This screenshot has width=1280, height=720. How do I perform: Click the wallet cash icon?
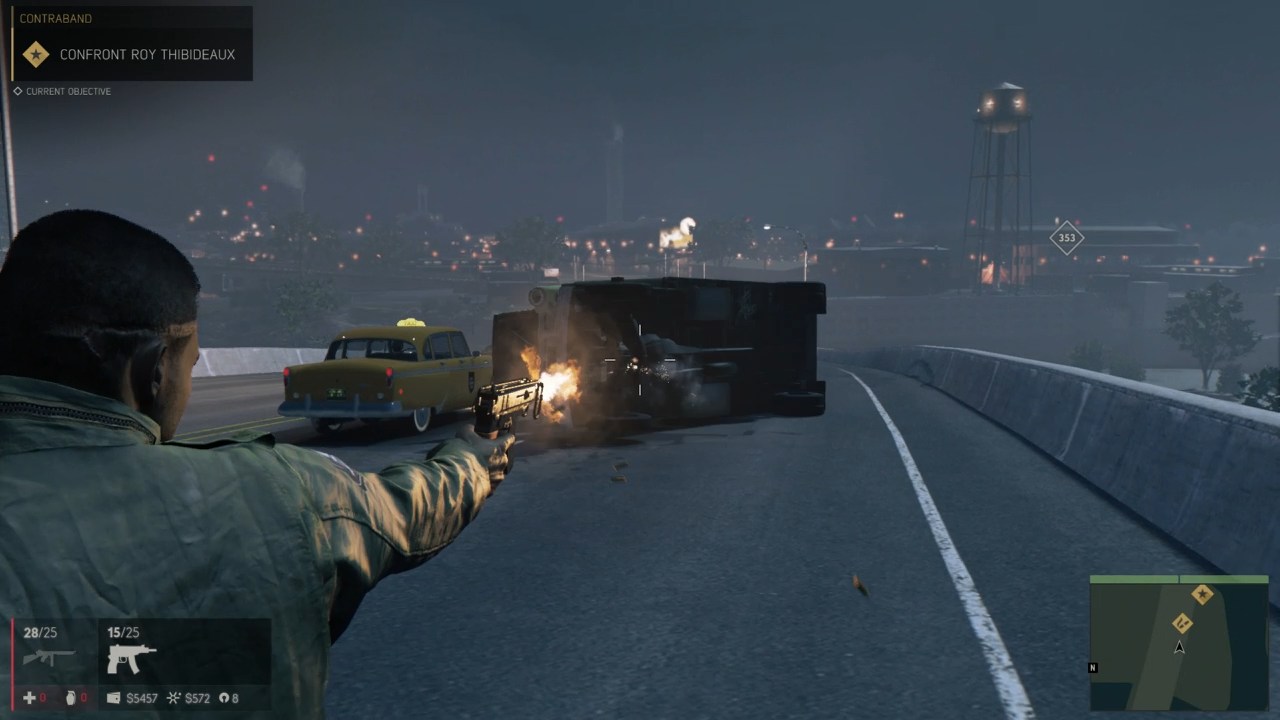coord(113,698)
